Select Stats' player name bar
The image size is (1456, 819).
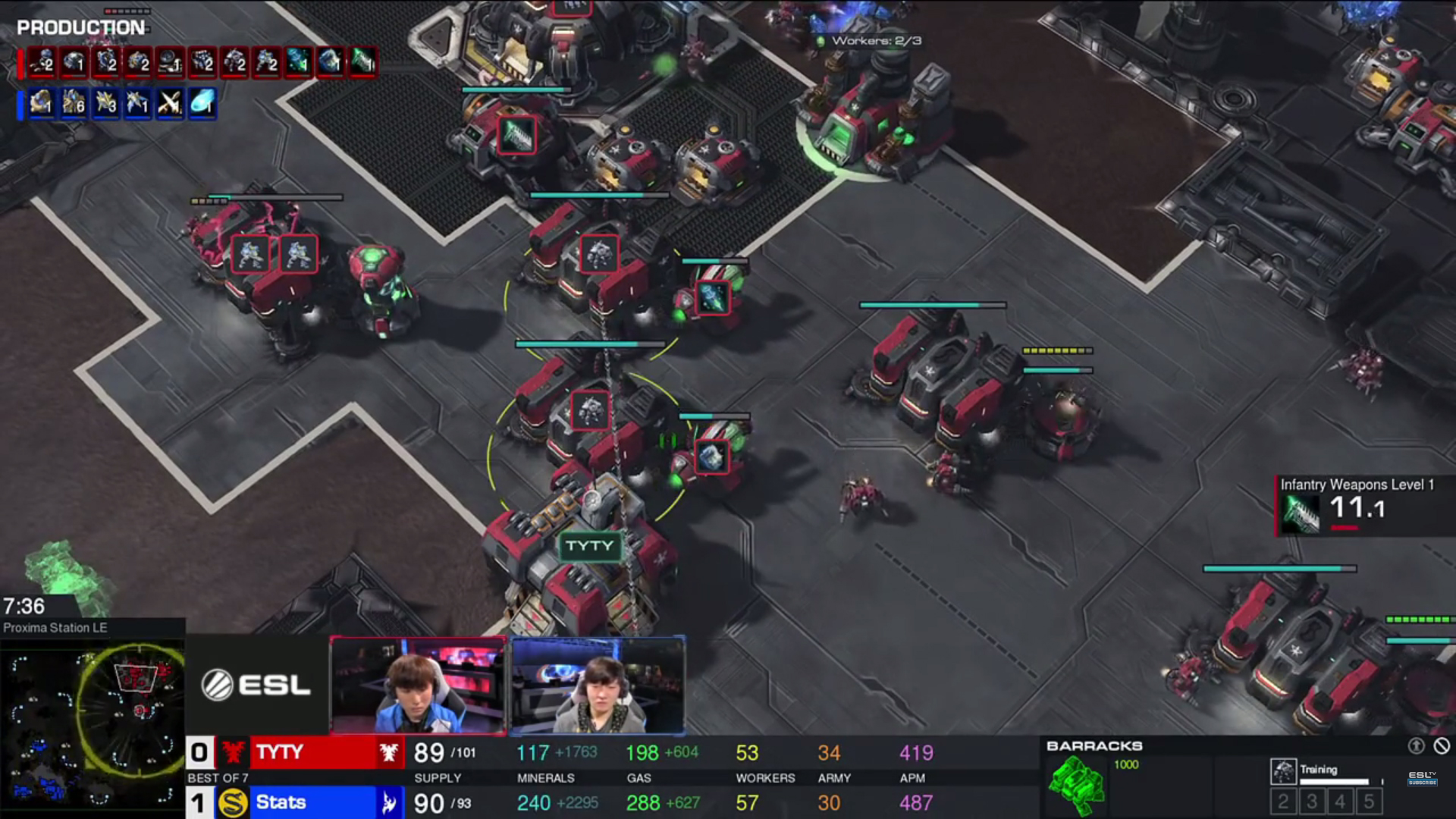coord(312,802)
